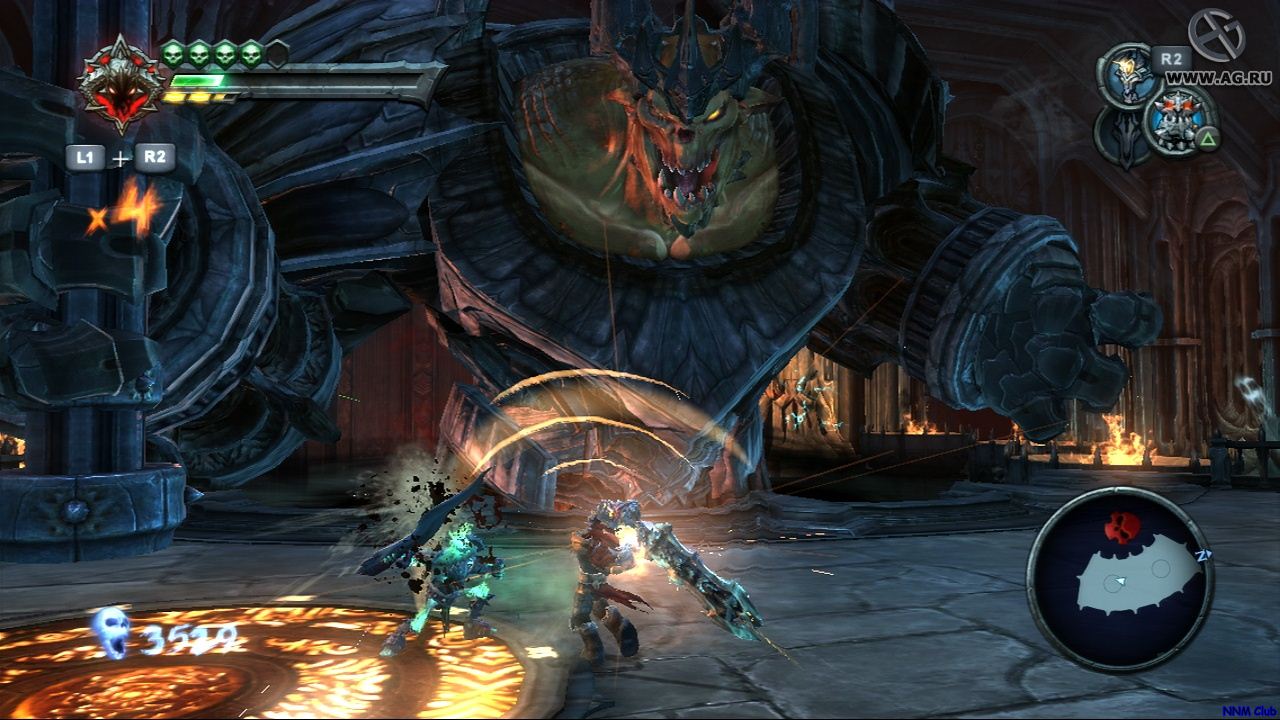
Task: Select the glowing gauntlet gear icon
Action: click(x=1127, y=73)
